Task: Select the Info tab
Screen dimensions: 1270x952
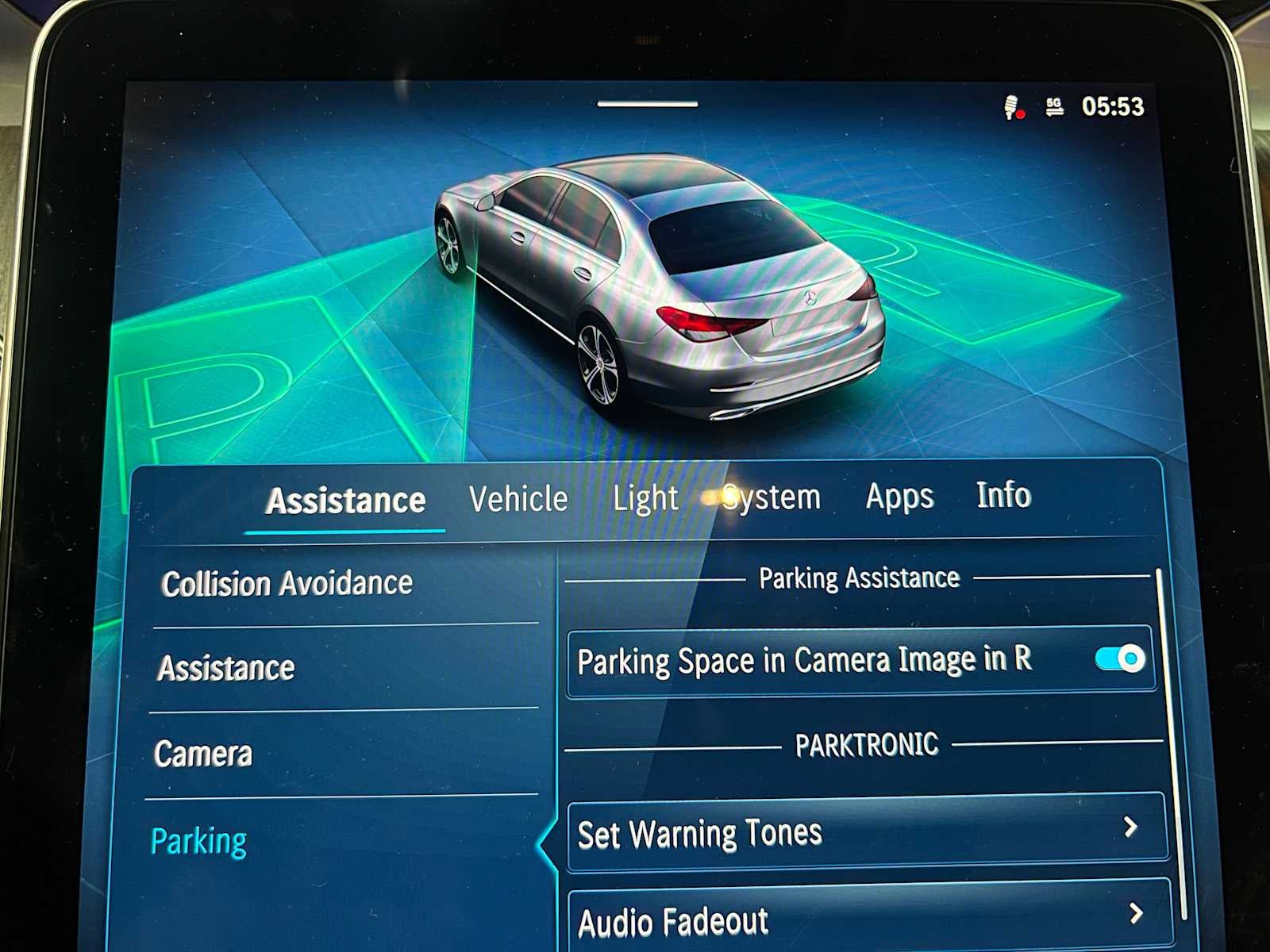Action: click(x=1004, y=497)
